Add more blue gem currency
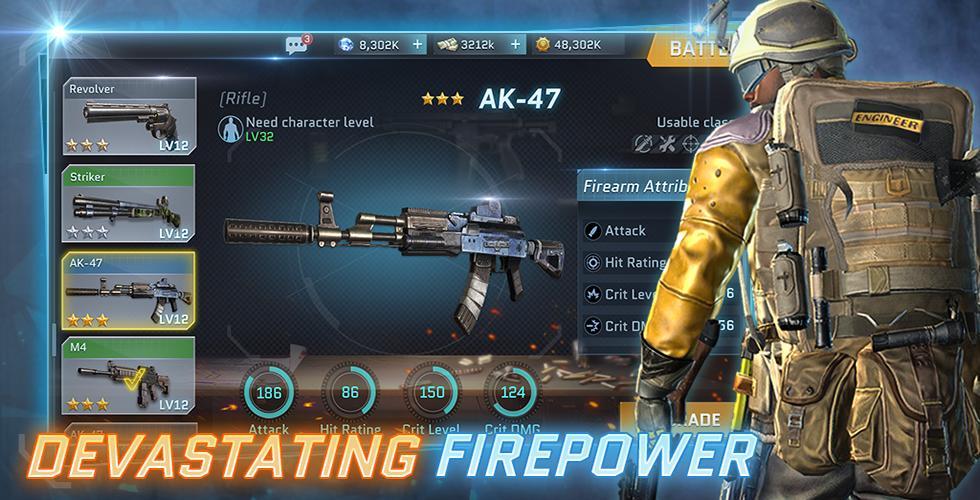Image resolution: width=980 pixels, height=500 pixels. click(x=417, y=45)
